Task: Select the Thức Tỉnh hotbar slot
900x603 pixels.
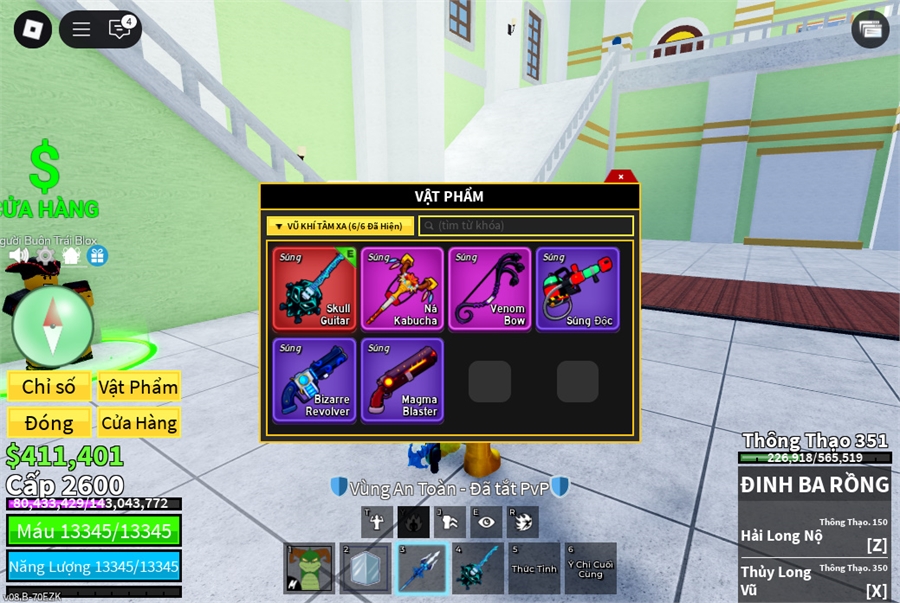Action: click(x=534, y=569)
